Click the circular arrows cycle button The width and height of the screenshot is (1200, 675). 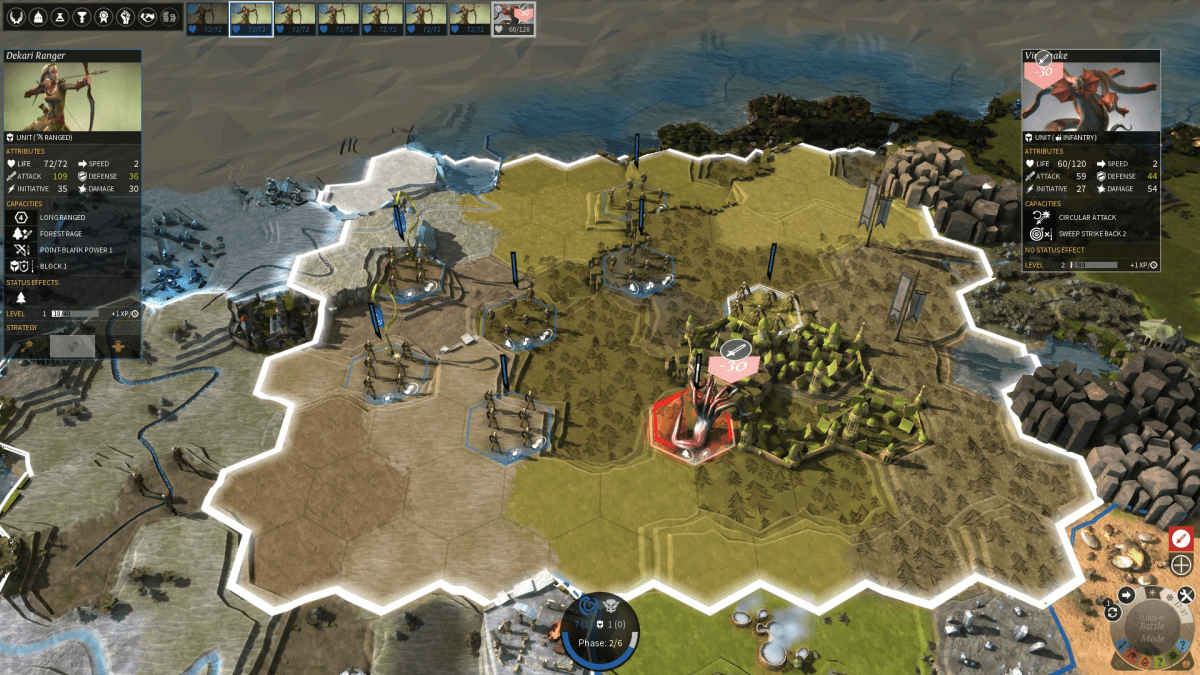[1111, 612]
